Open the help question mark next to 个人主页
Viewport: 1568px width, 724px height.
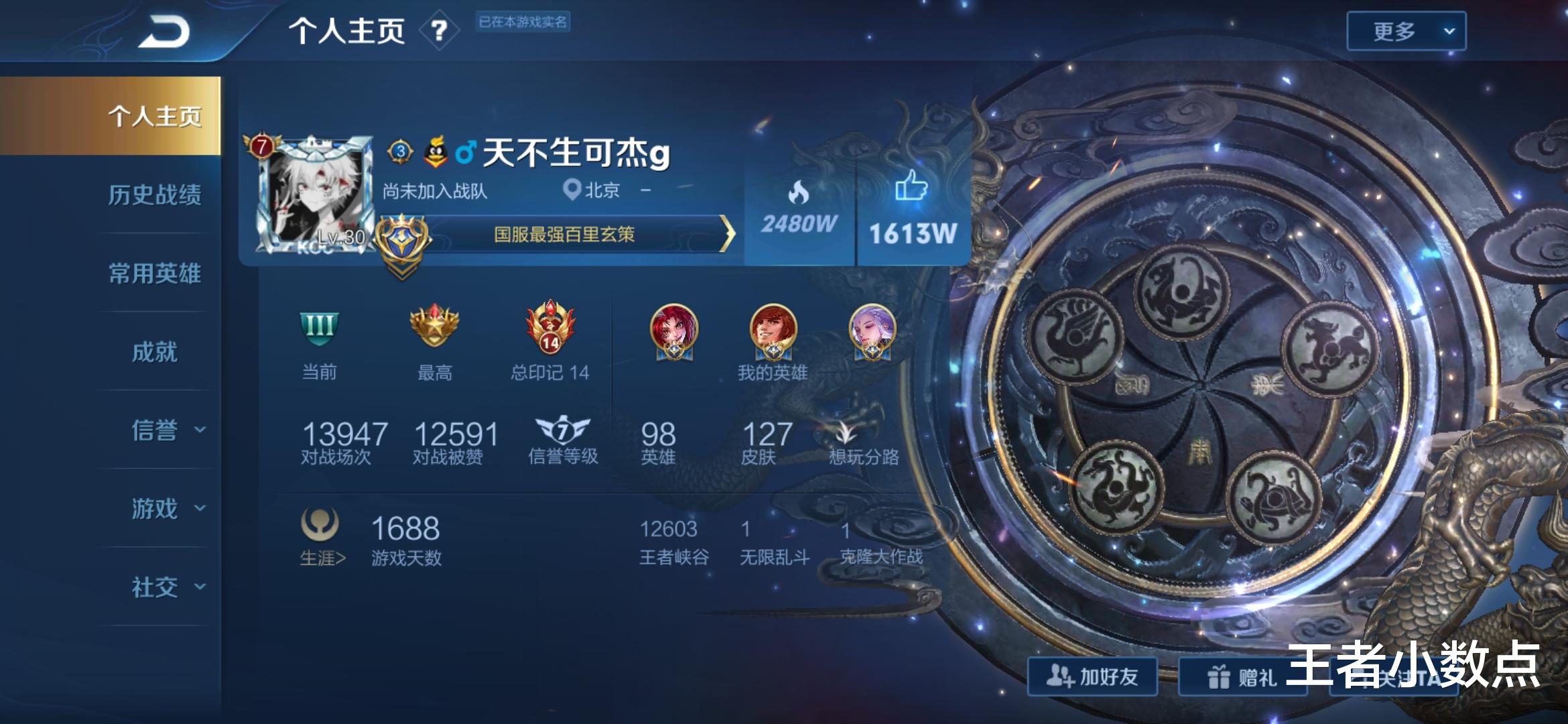[440, 31]
